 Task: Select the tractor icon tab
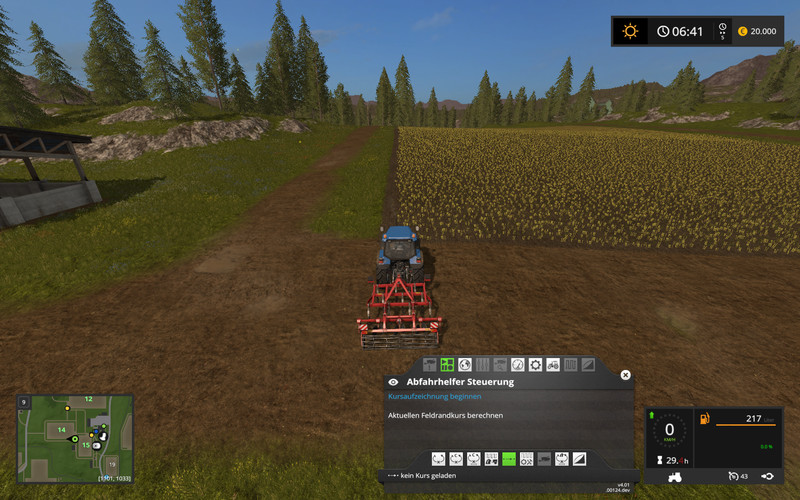(553, 365)
